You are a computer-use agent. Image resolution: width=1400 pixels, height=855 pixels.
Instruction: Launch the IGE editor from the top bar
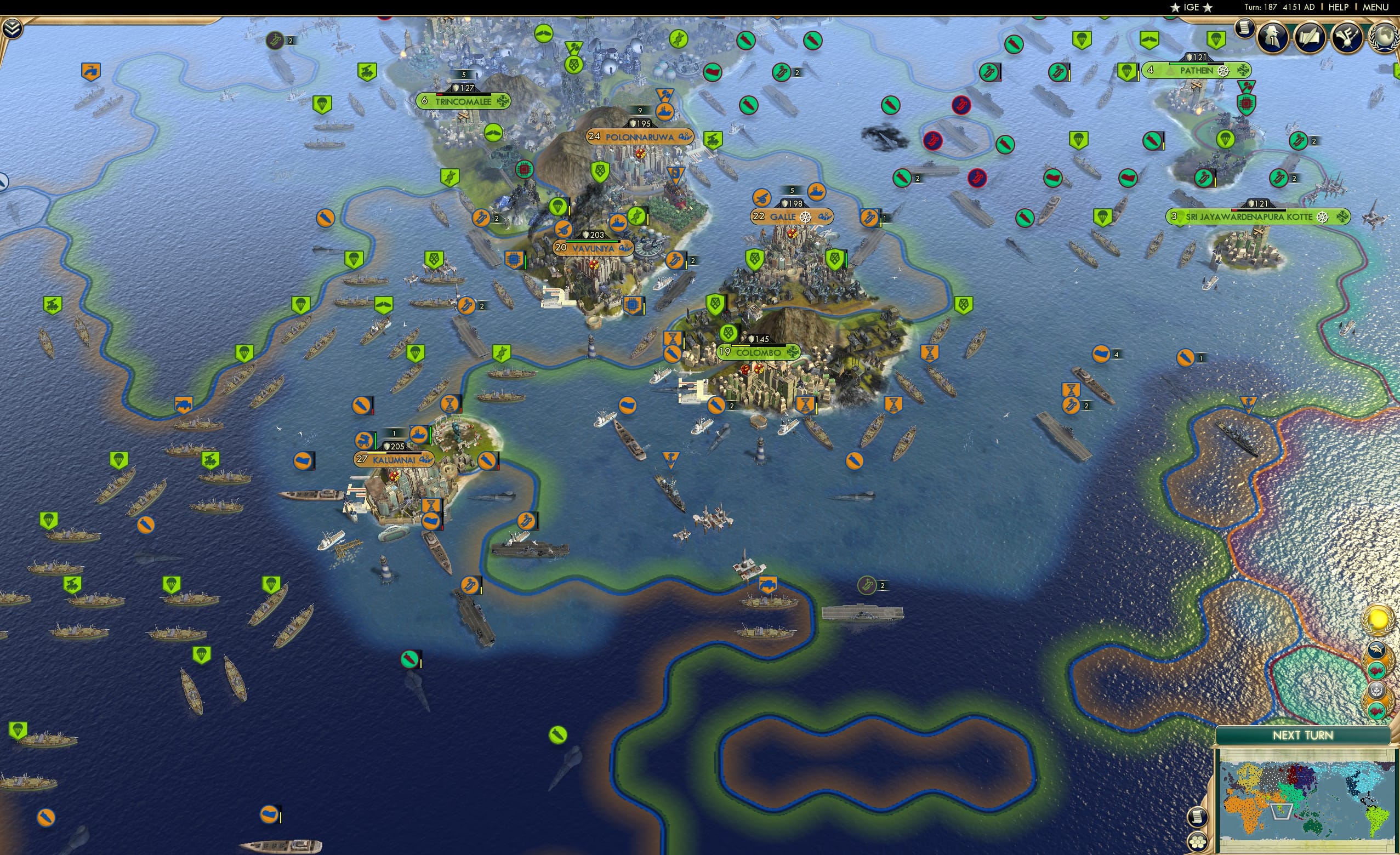(1191, 7)
